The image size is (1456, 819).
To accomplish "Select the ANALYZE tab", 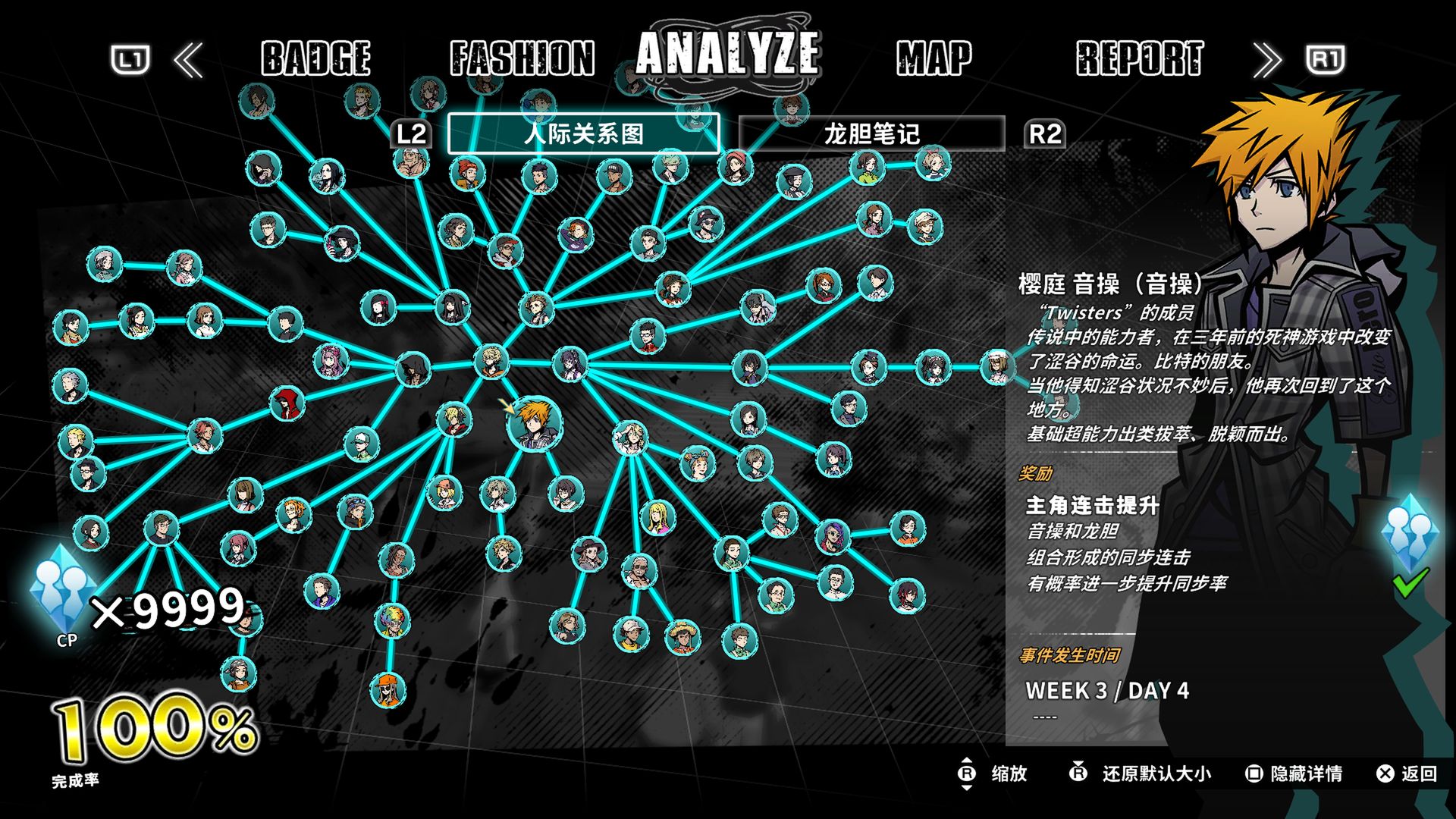I will [727, 53].
